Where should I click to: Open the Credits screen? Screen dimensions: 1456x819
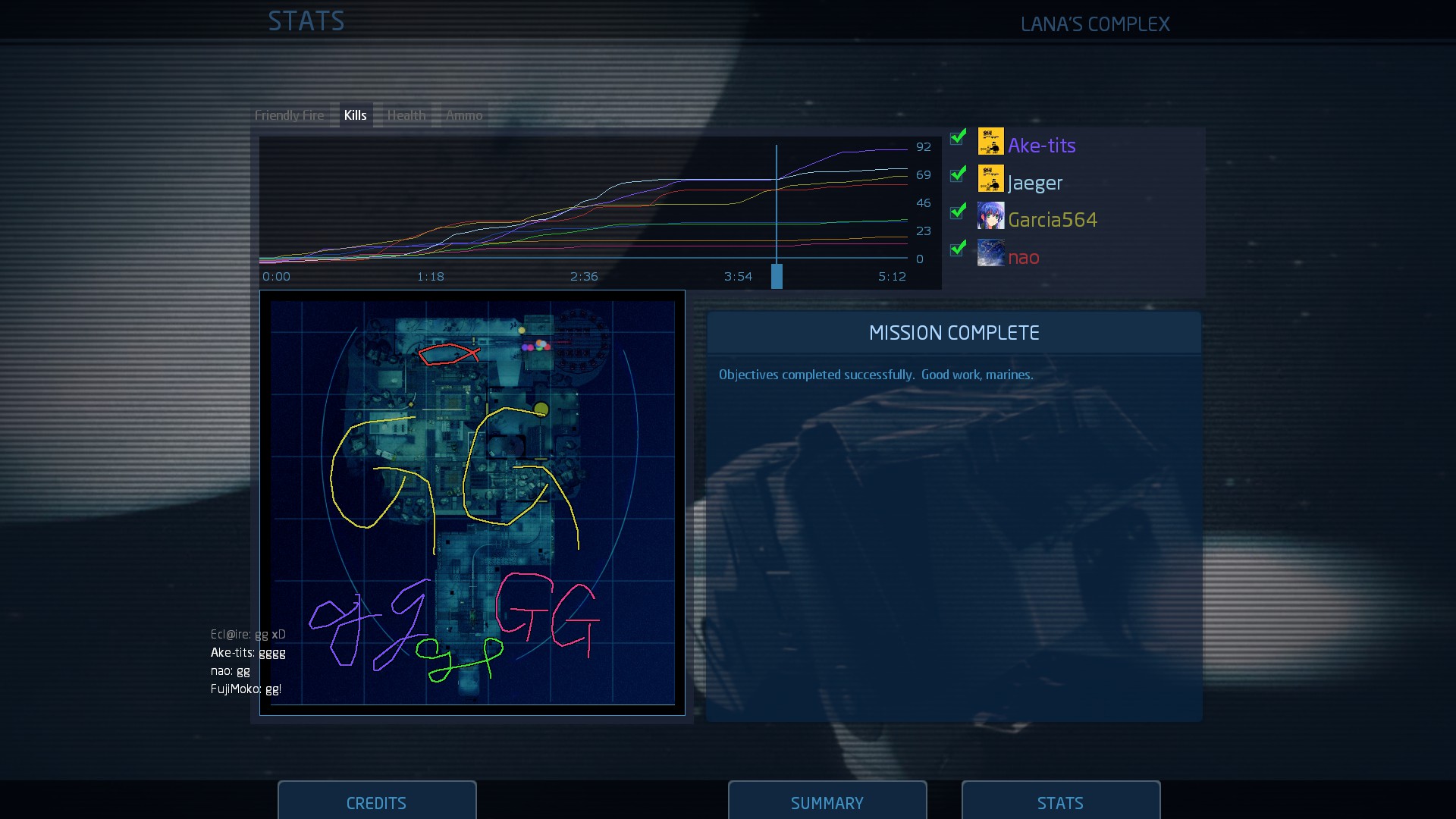(x=376, y=802)
